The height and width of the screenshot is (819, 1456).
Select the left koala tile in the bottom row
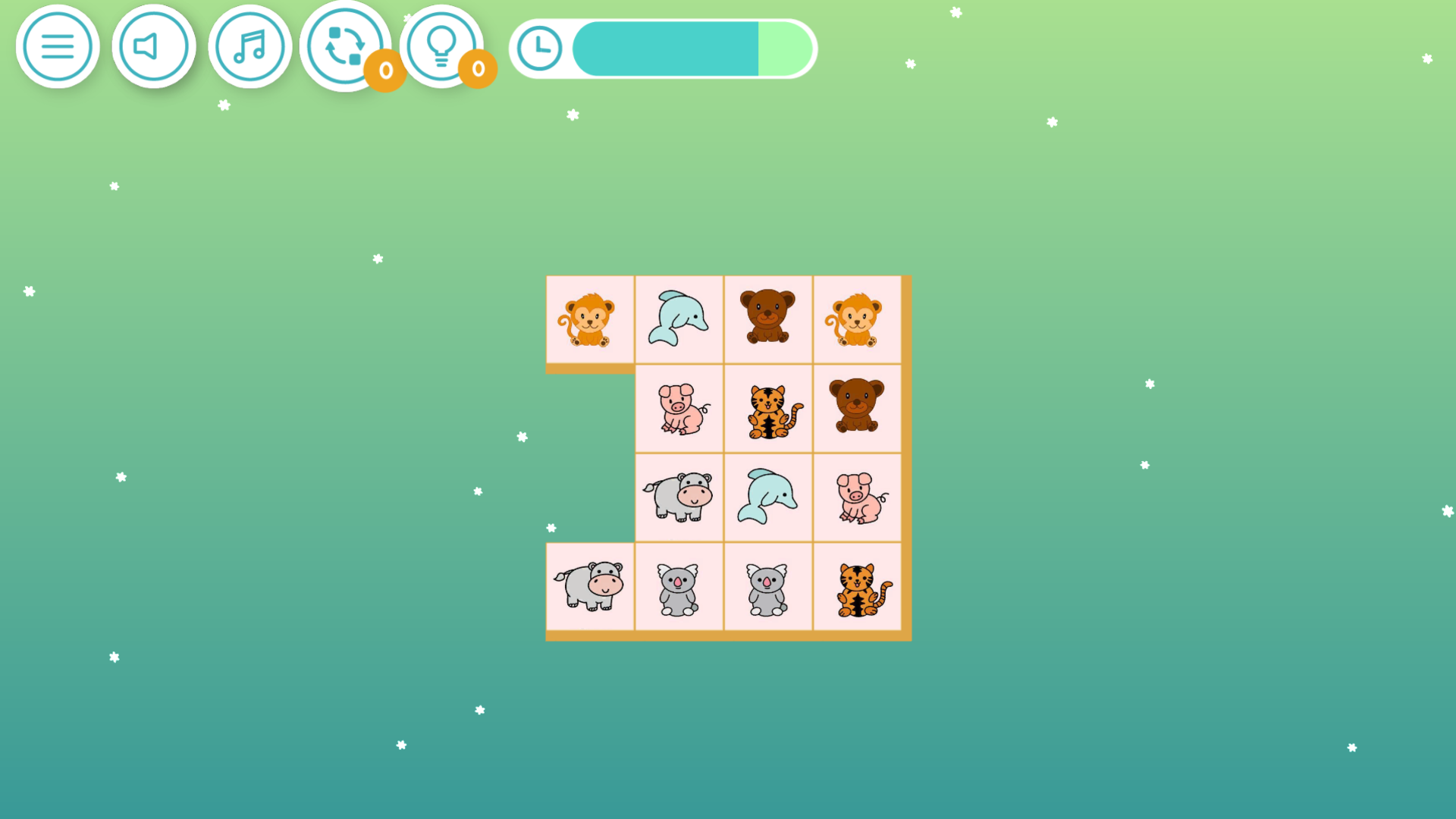pyautogui.click(x=678, y=587)
